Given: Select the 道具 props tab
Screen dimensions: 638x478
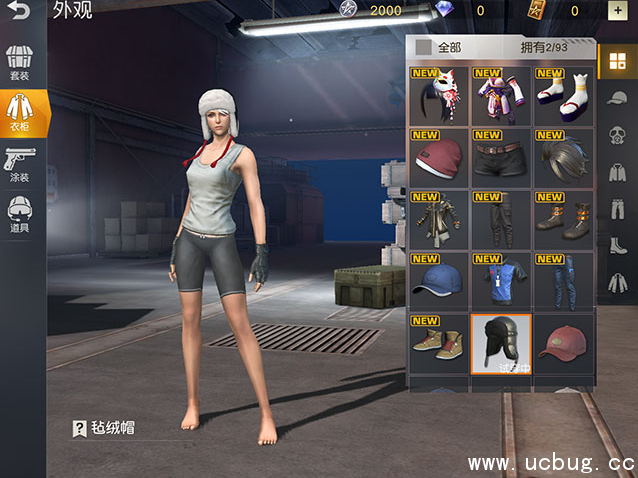Looking at the screenshot, I should coord(20,214).
